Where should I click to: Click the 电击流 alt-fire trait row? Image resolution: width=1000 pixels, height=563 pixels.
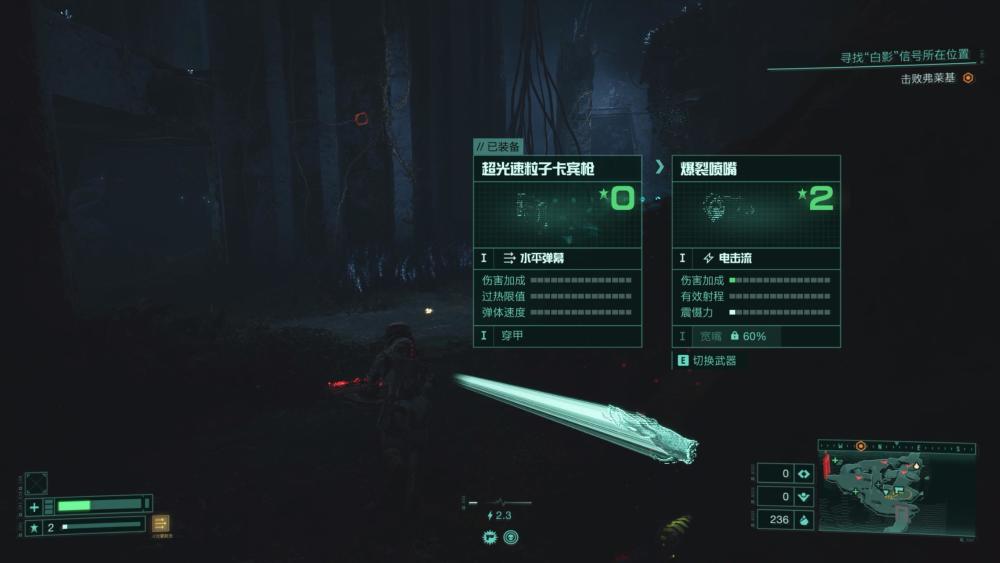(755, 258)
